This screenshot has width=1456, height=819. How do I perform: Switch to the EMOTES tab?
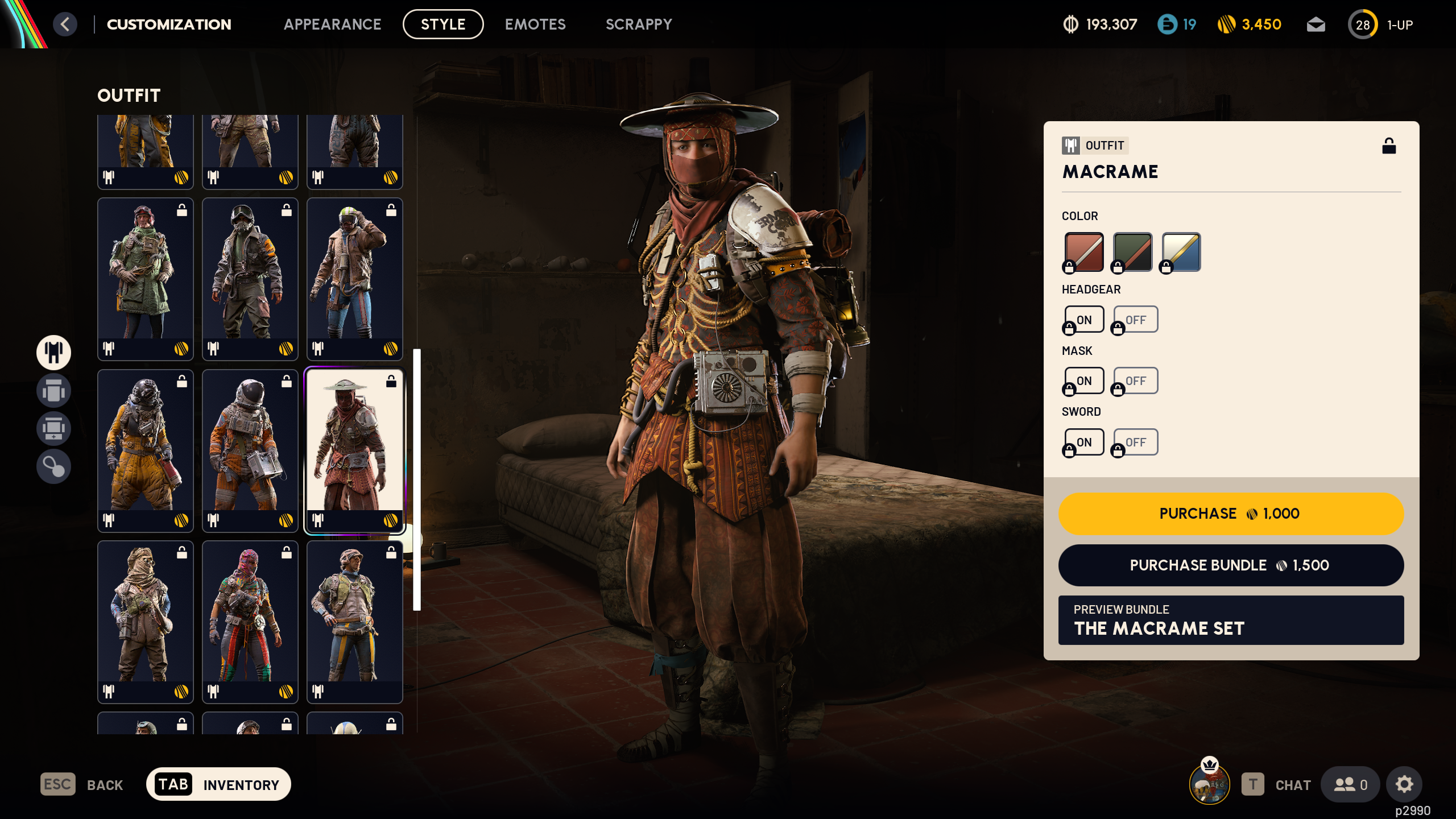[x=535, y=24]
